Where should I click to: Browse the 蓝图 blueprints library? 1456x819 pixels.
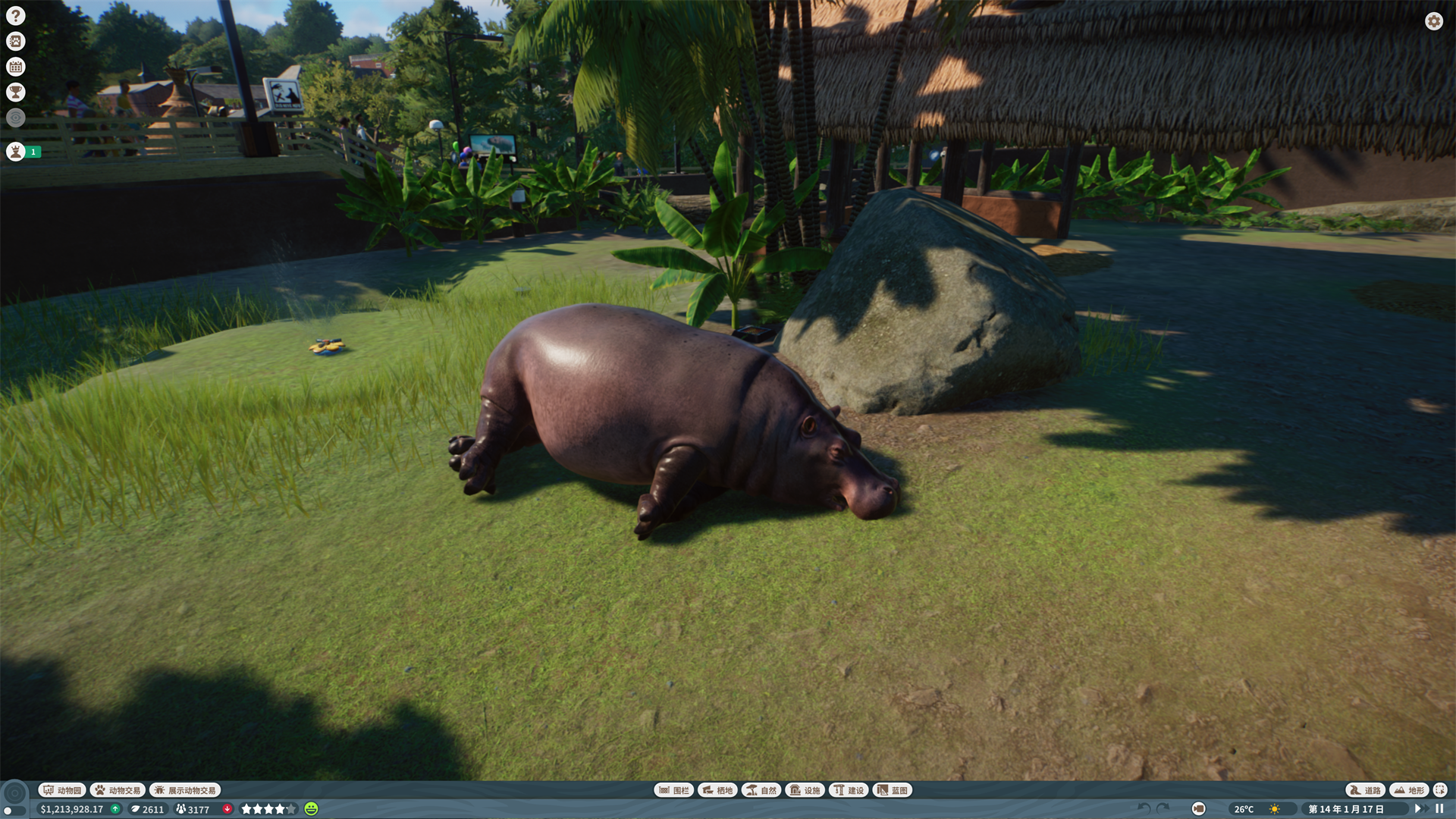click(x=892, y=790)
